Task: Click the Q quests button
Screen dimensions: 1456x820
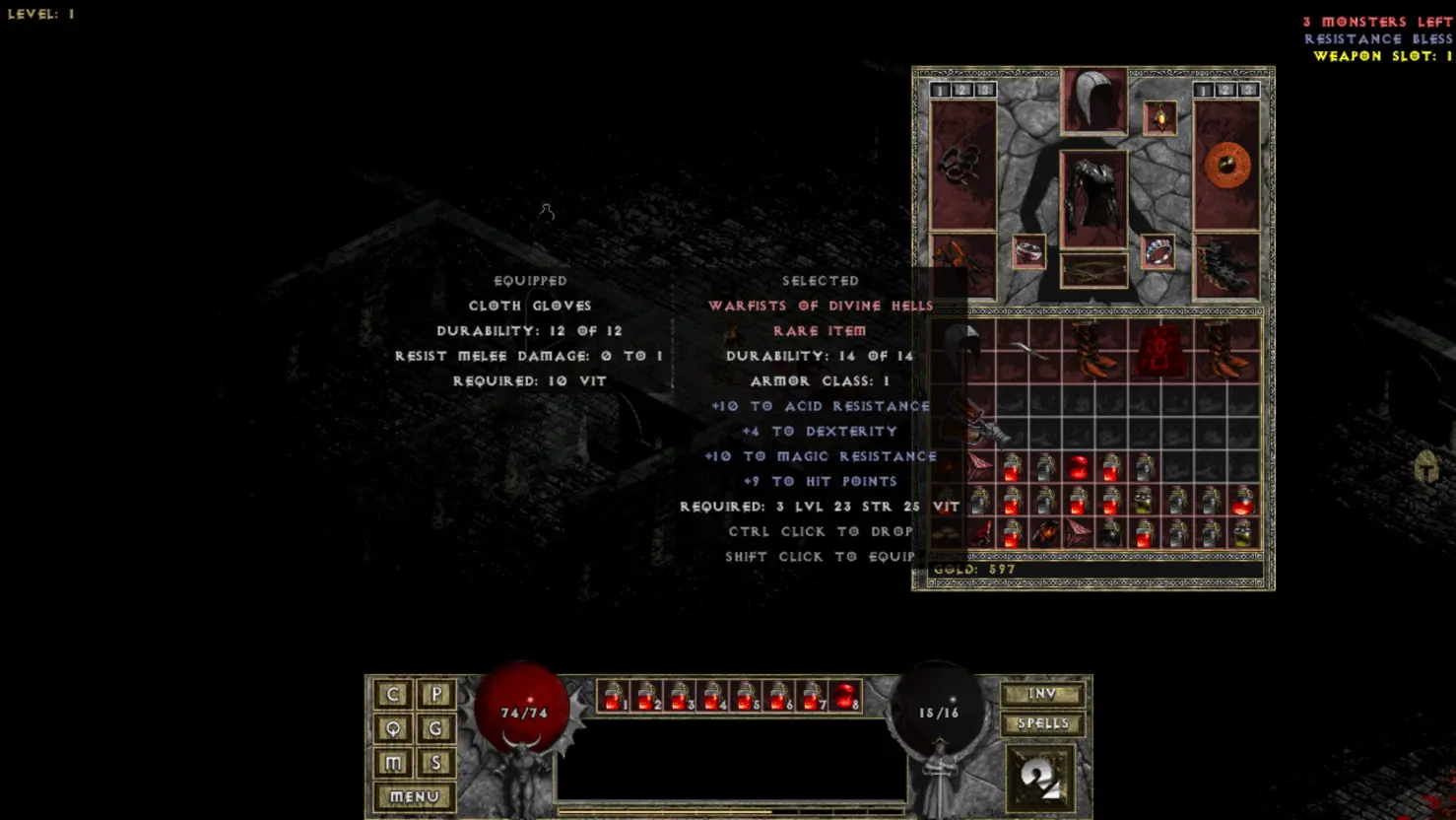Action: 393,728
